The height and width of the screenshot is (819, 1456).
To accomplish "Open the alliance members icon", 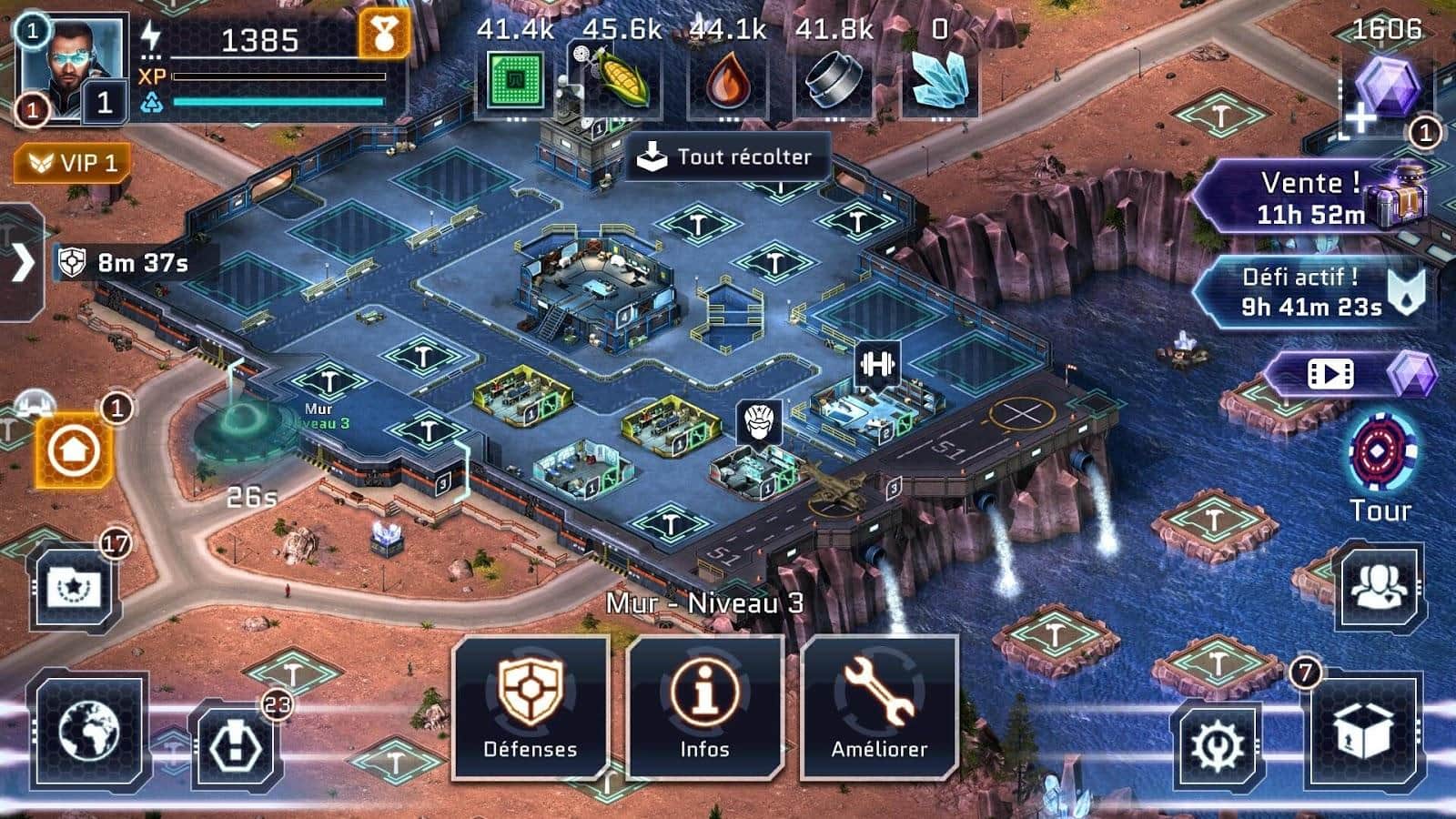I will click(1380, 588).
